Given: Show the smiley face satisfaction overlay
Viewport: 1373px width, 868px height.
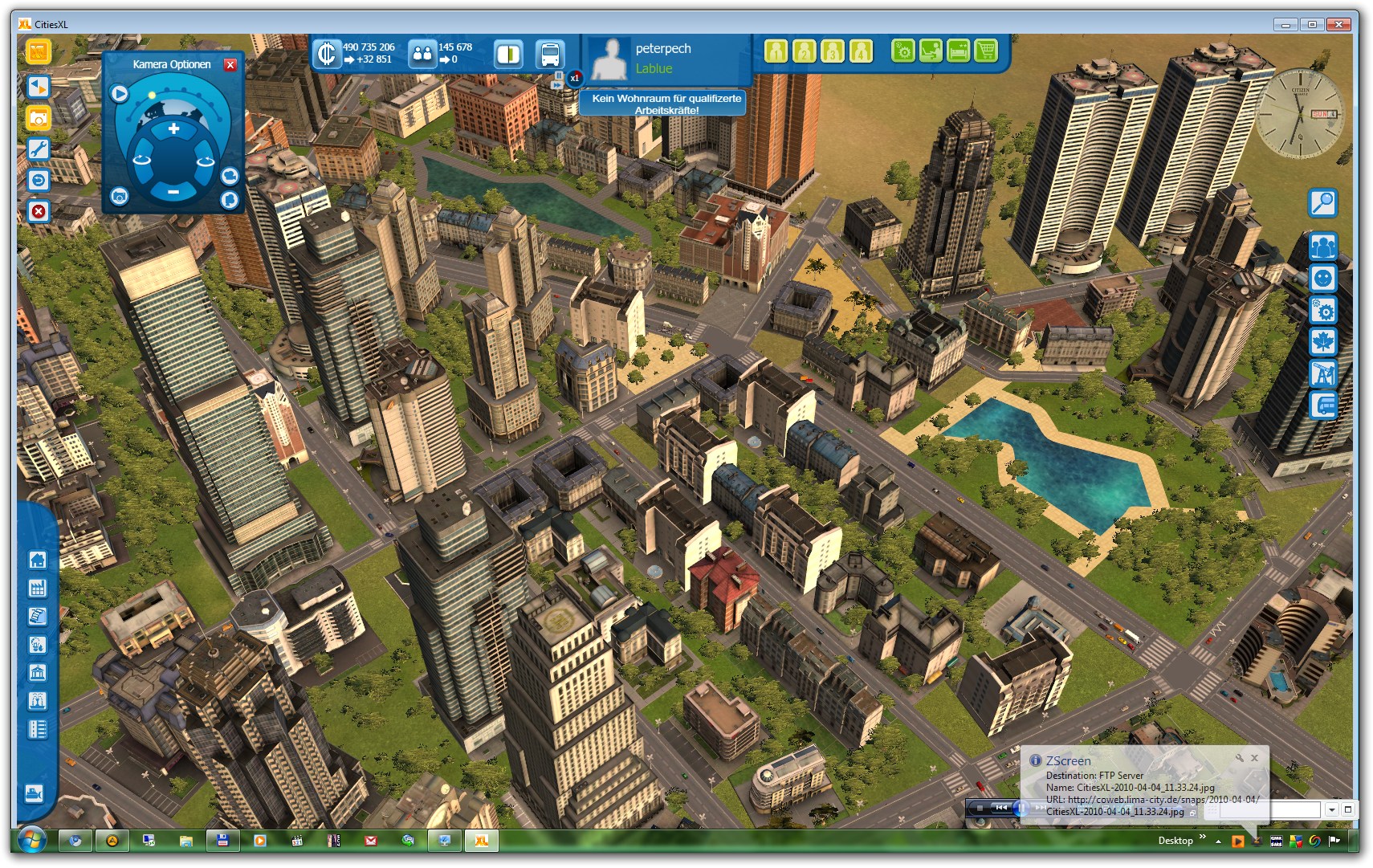Looking at the screenshot, I should click(x=1322, y=278).
